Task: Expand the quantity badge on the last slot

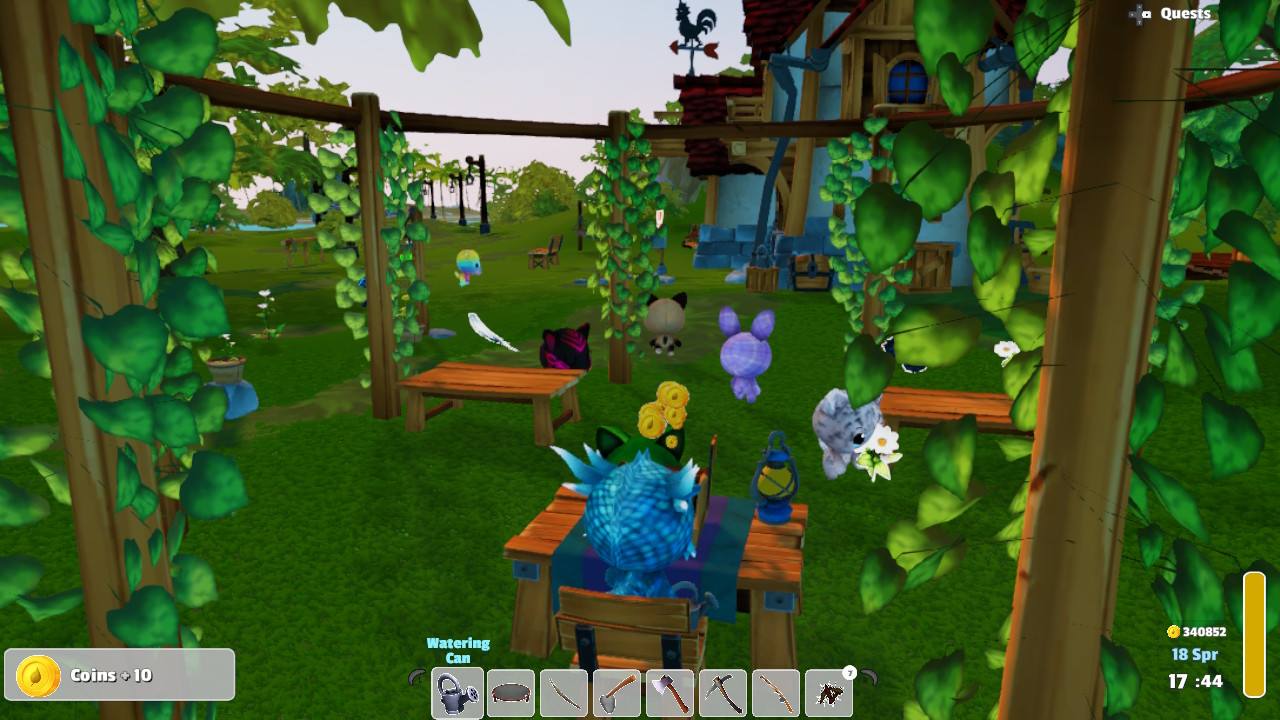Action: pos(852,672)
